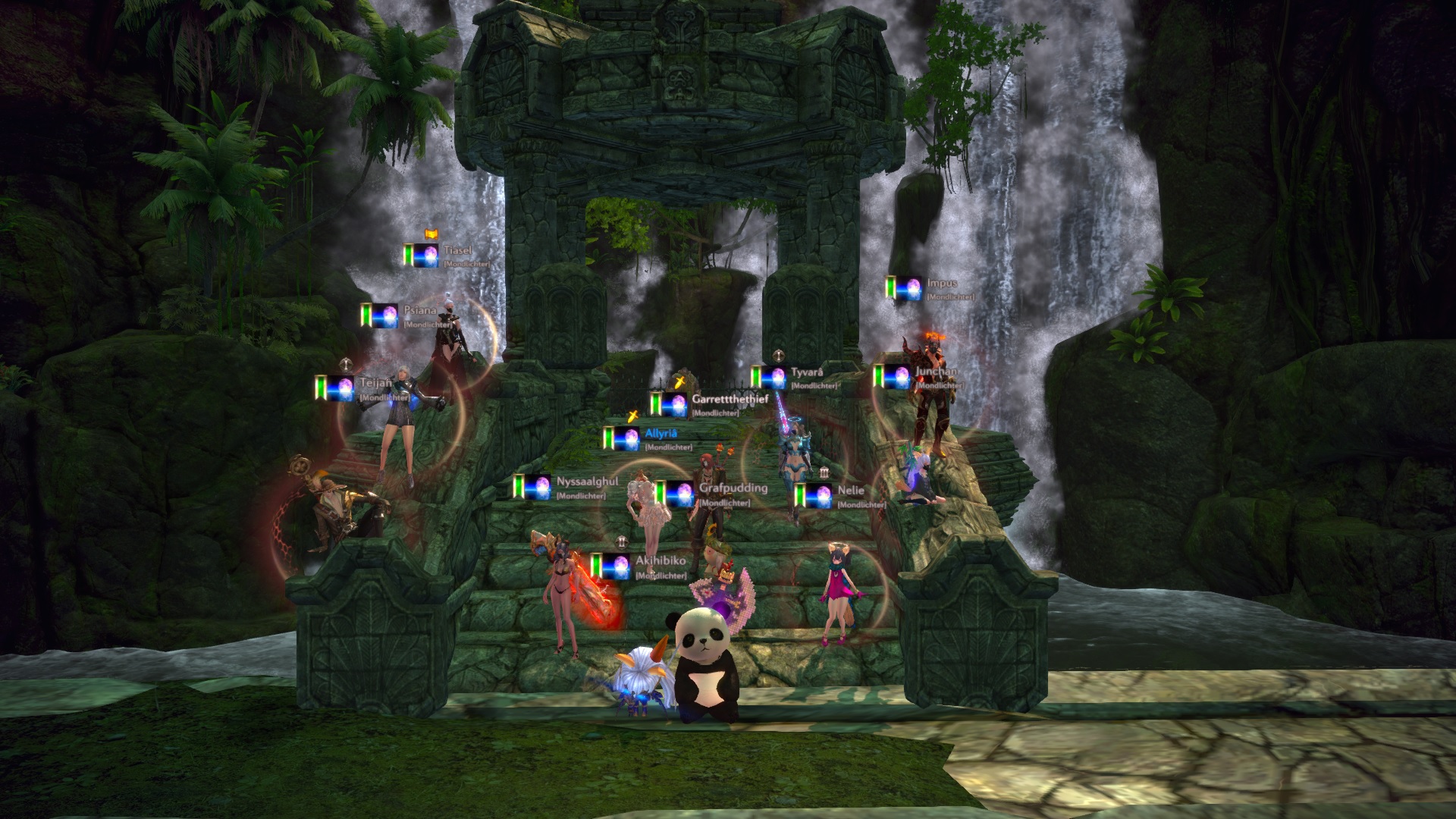The width and height of the screenshot is (1456, 819).
Task: Select the Akihibiko name tag
Action: 661,561
